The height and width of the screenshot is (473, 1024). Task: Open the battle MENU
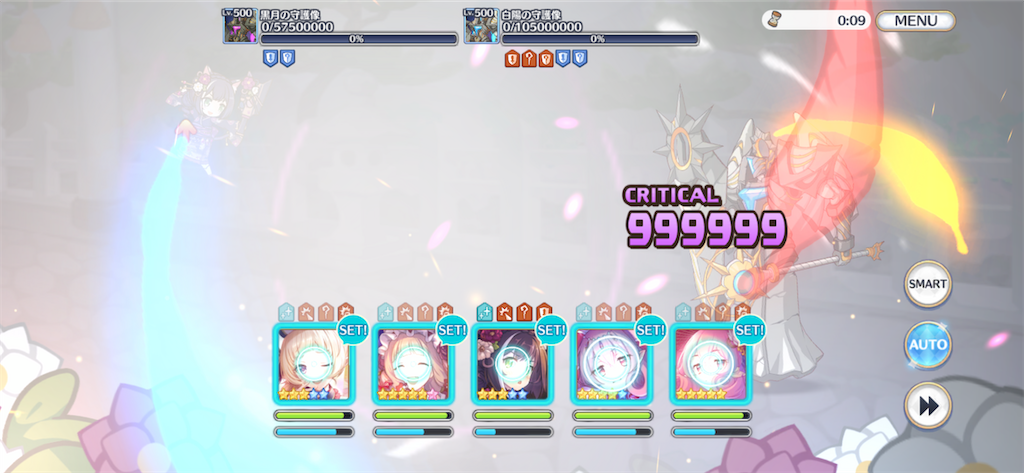[915, 21]
